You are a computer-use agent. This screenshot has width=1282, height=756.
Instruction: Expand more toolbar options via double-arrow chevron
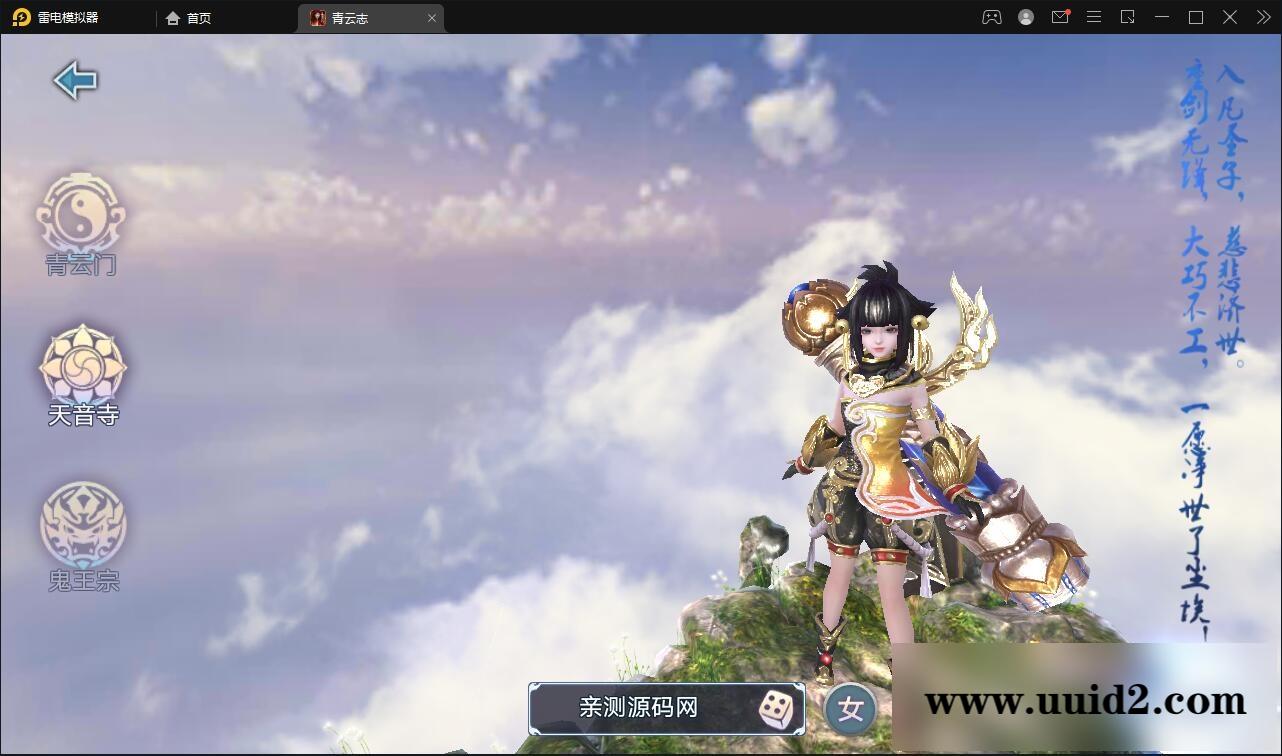1262,17
